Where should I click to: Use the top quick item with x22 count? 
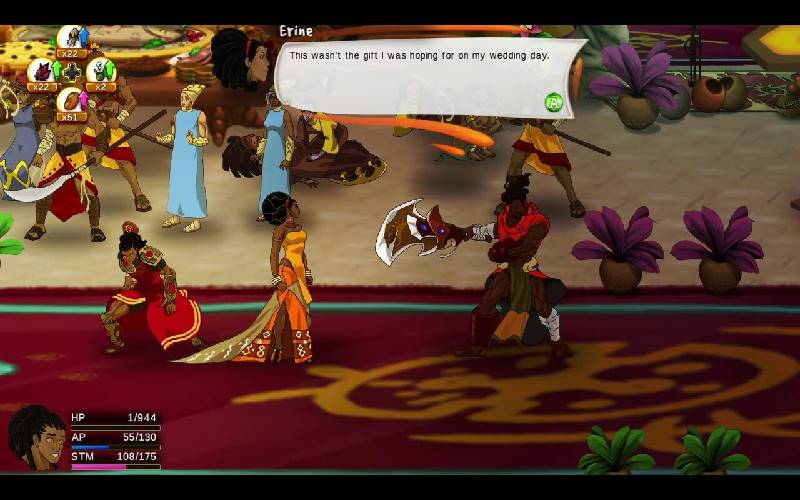[72, 39]
